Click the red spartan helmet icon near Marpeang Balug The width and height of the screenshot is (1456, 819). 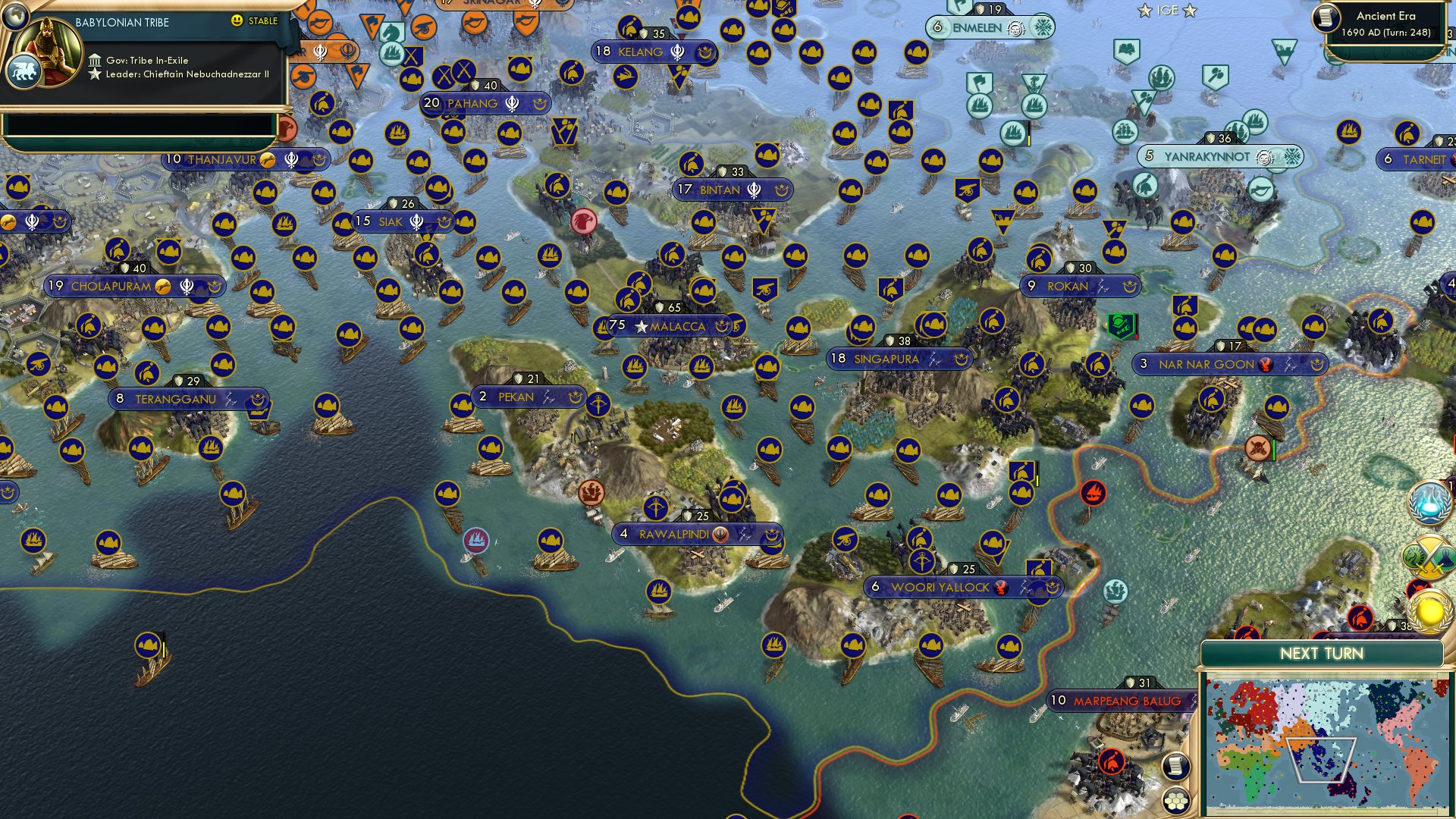[1111, 761]
